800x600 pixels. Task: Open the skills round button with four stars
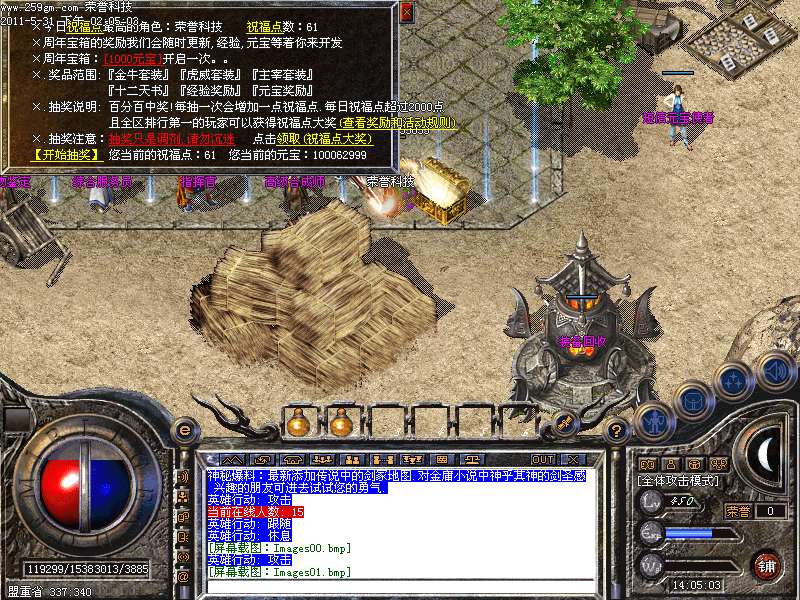click(x=734, y=381)
